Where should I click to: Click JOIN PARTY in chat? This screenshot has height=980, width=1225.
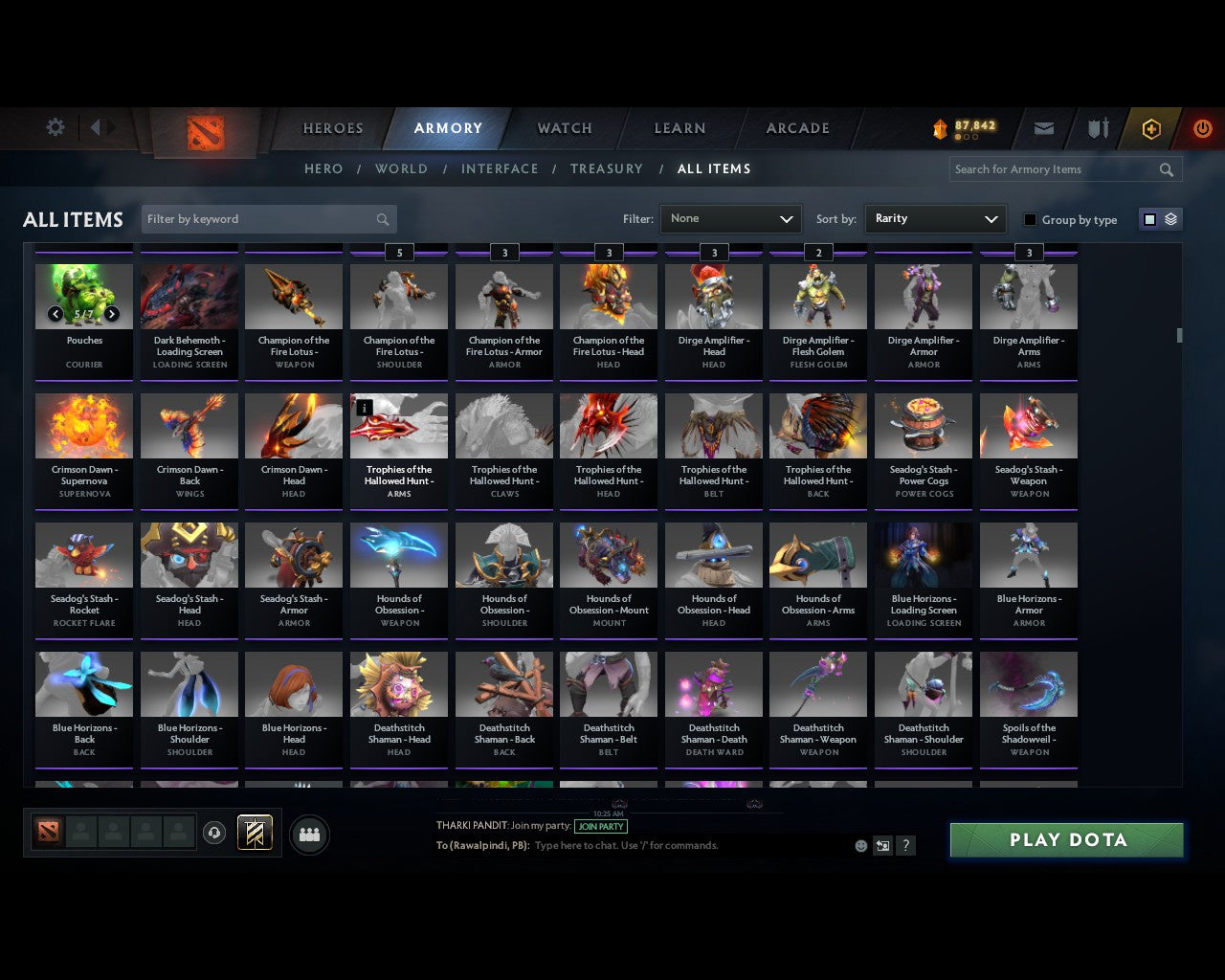[x=601, y=827]
